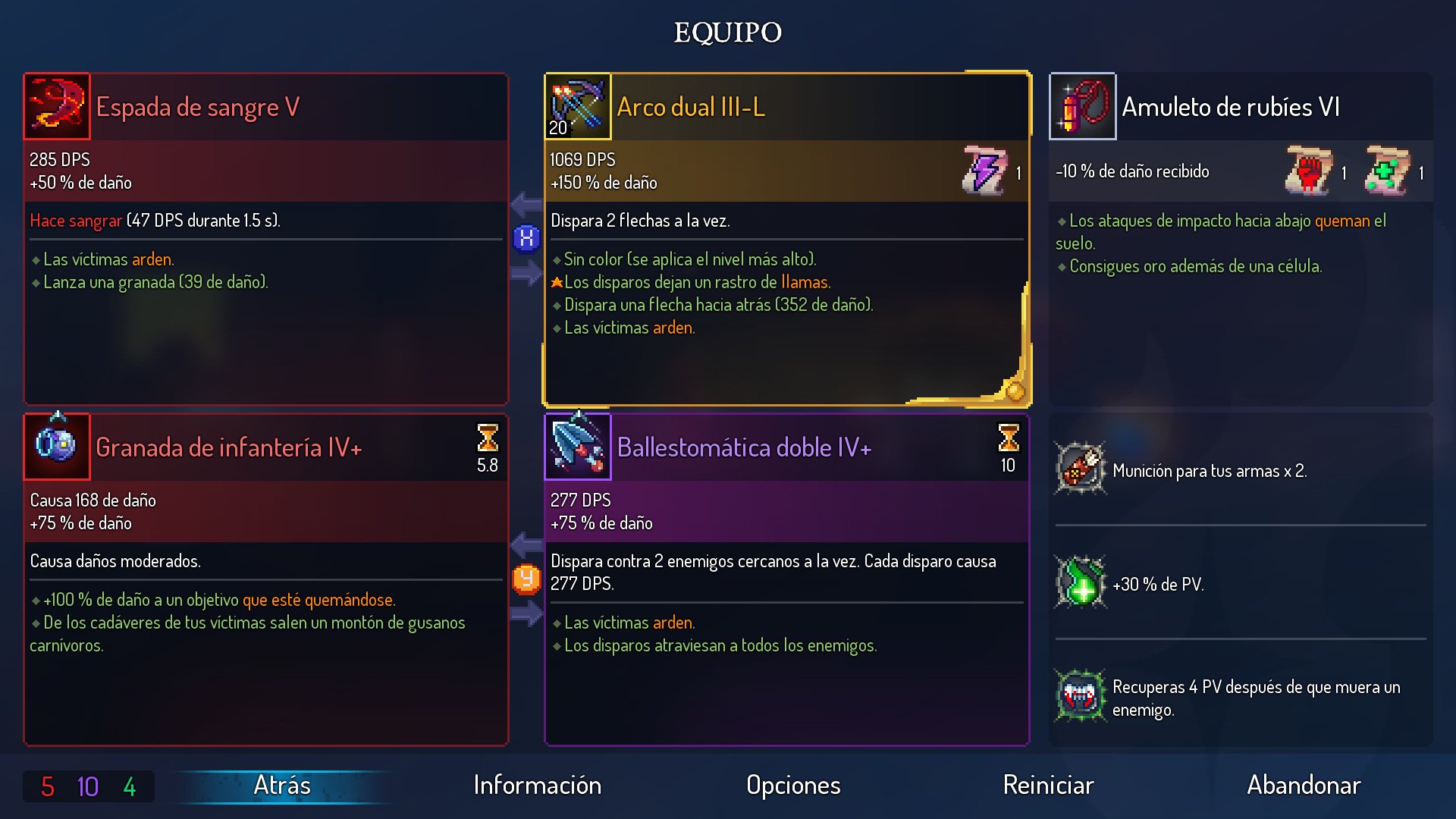The image size is (1456, 819).
Task: Select the Amuleto de rubíes VI icon
Action: point(1081,106)
